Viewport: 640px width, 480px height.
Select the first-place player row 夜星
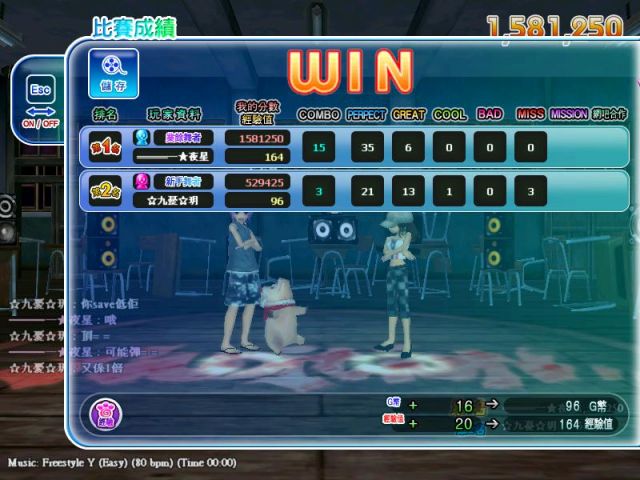pos(355,147)
